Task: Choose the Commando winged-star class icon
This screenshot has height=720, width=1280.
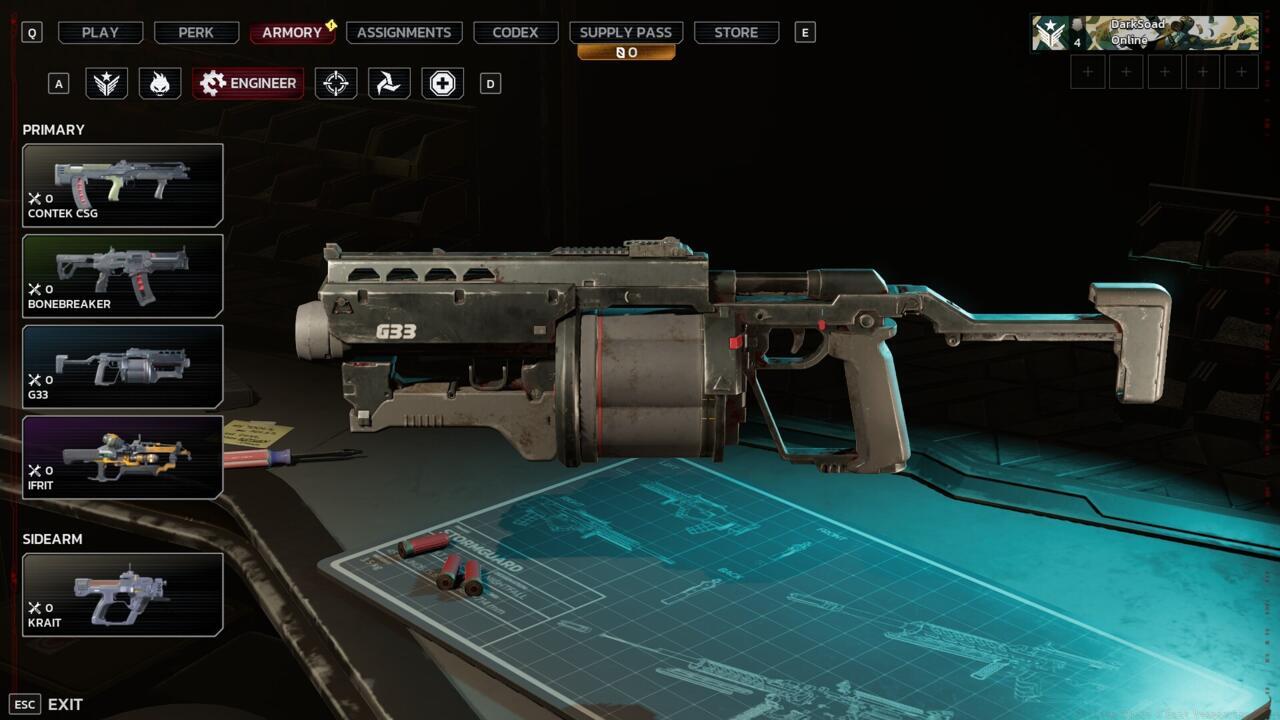Action: pos(106,83)
